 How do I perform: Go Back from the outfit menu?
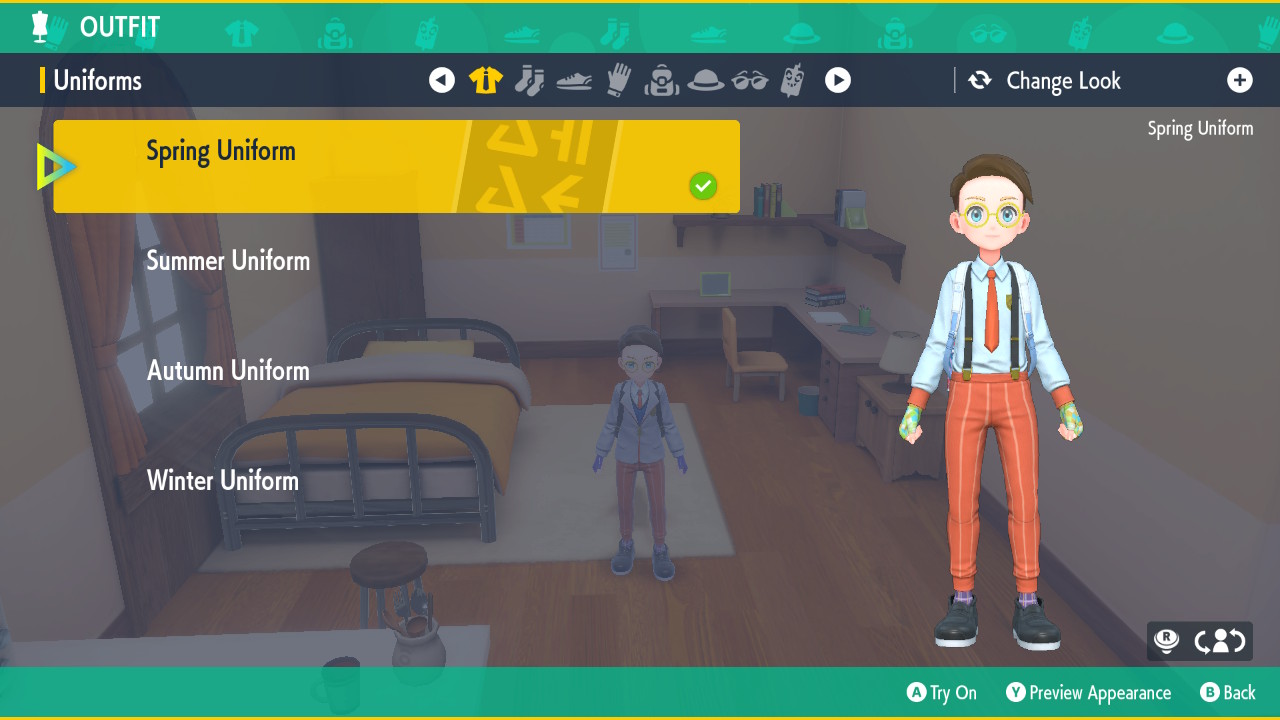[1227, 693]
